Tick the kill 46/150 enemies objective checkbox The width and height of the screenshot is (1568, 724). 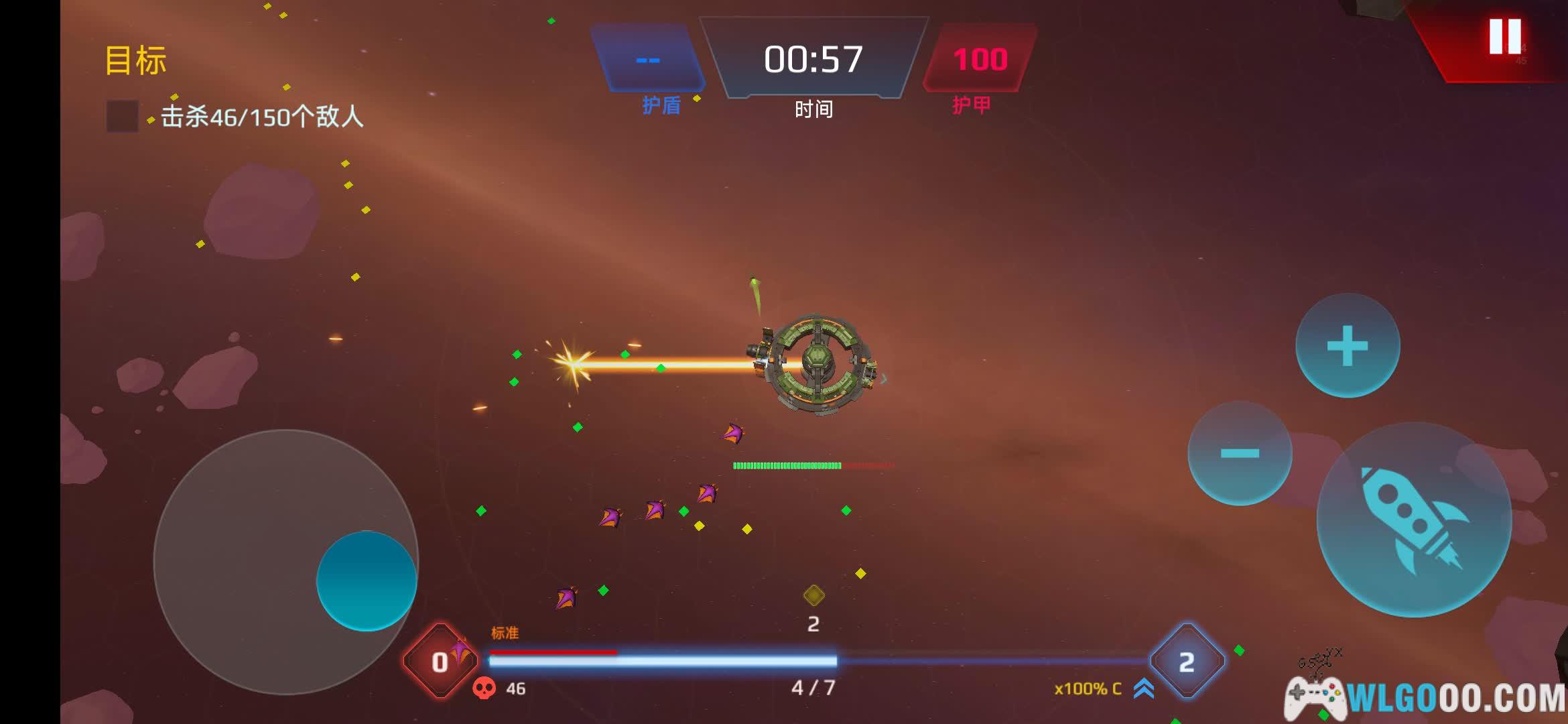pyautogui.click(x=122, y=117)
